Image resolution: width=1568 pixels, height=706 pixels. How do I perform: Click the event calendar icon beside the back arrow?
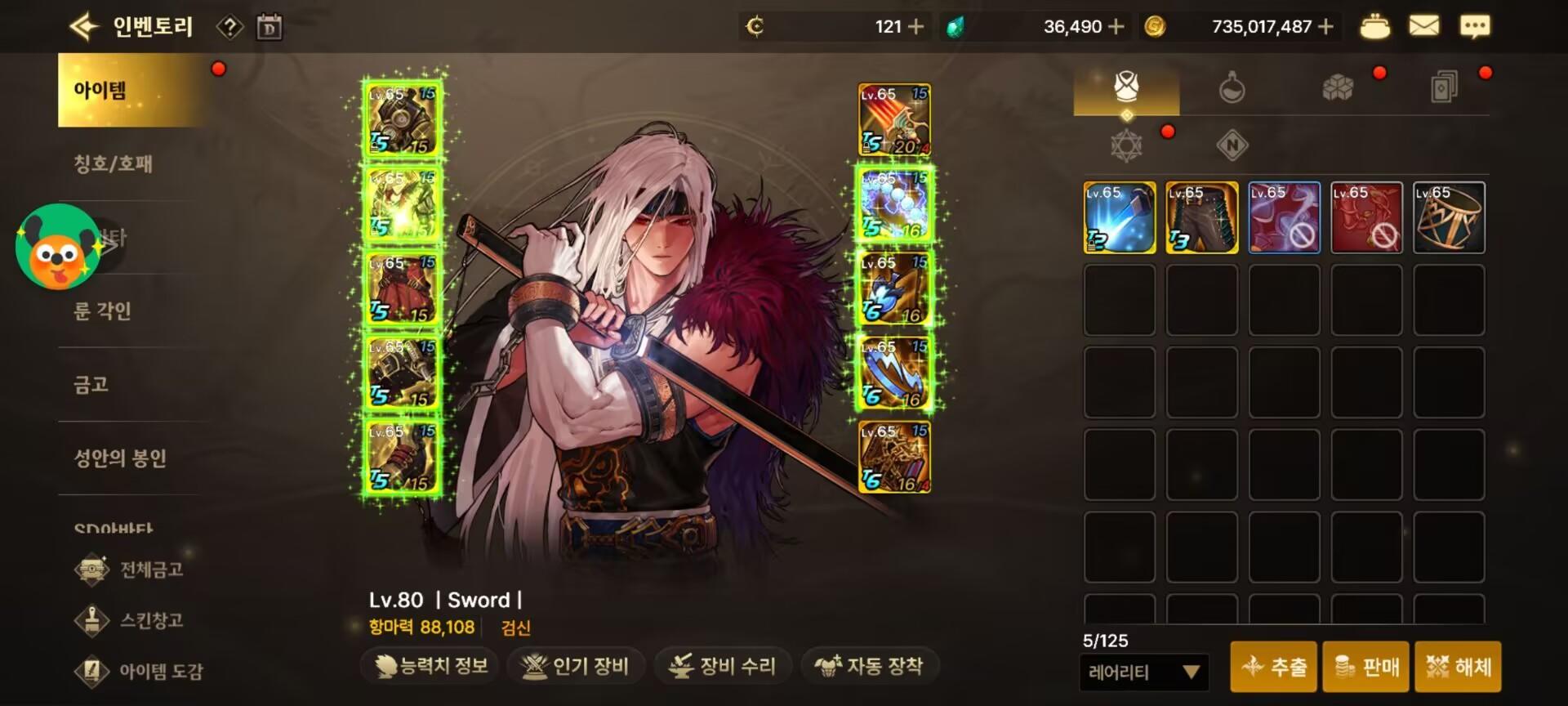click(269, 25)
